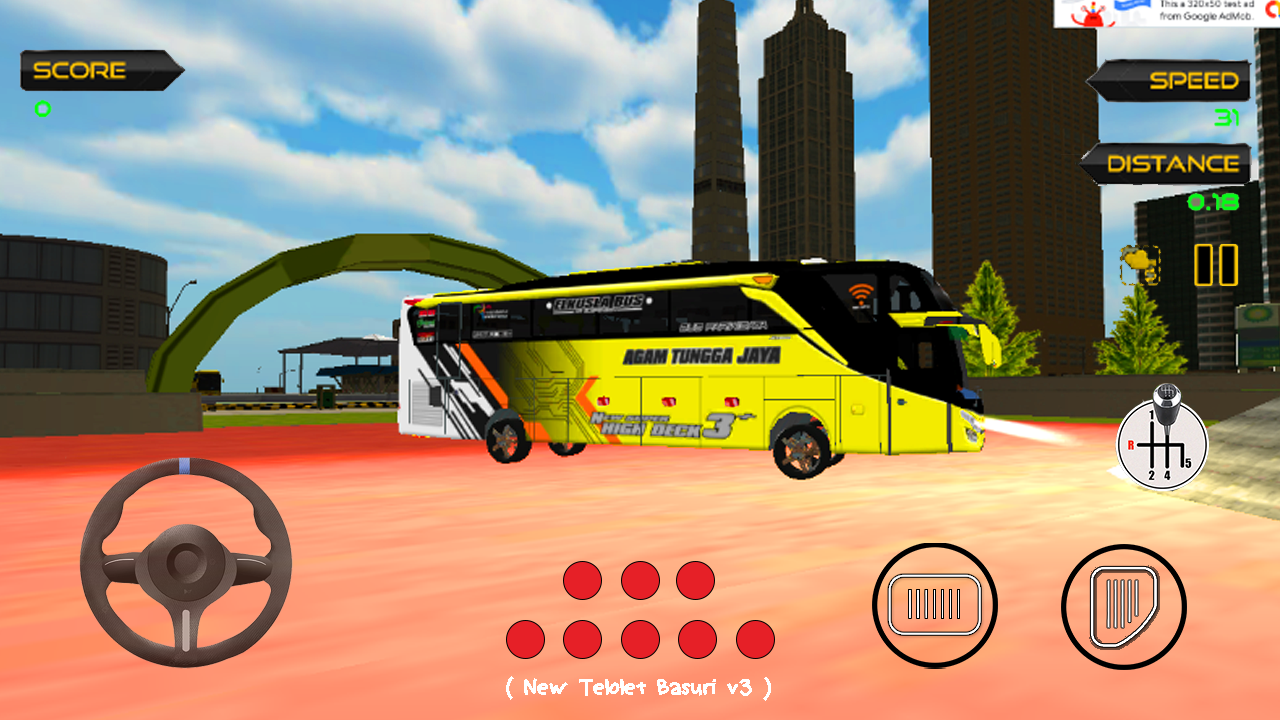Viewport: 1280px width, 720px height.
Task: Click the SPEED gauge panel
Action: [1168, 80]
